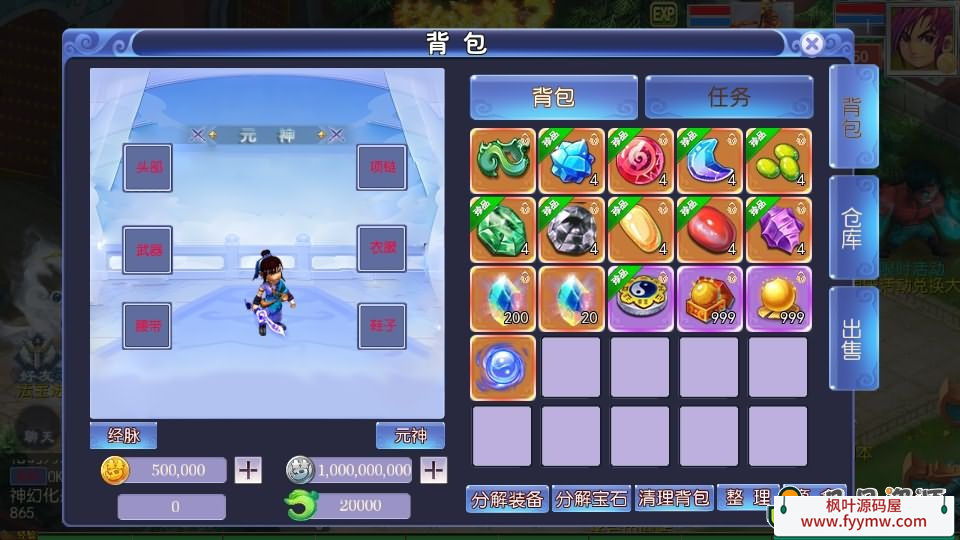Select the crescent moon gem item
The width and height of the screenshot is (960, 540).
tap(709, 161)
